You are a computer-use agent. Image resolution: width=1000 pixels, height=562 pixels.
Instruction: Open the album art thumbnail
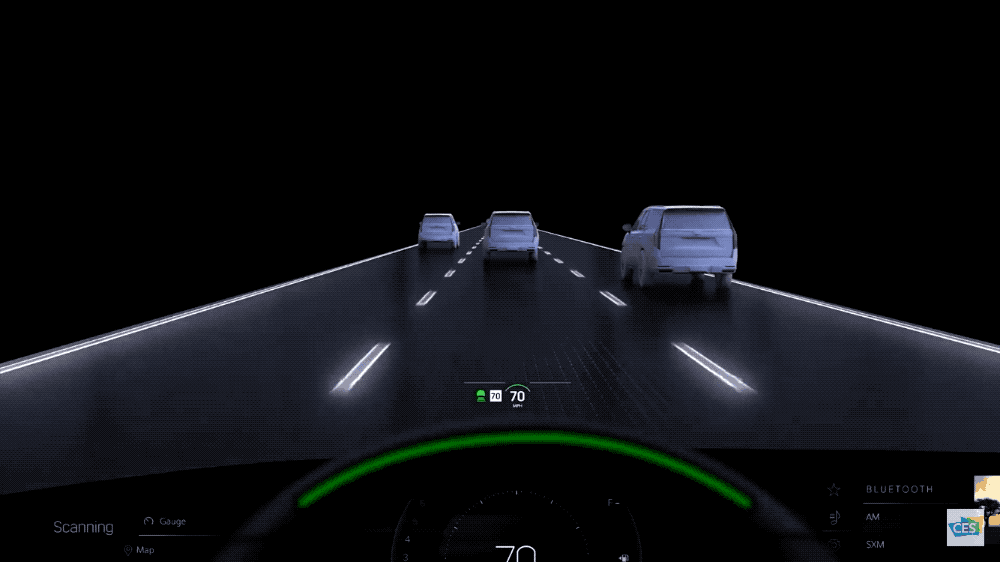click(988, 490)
